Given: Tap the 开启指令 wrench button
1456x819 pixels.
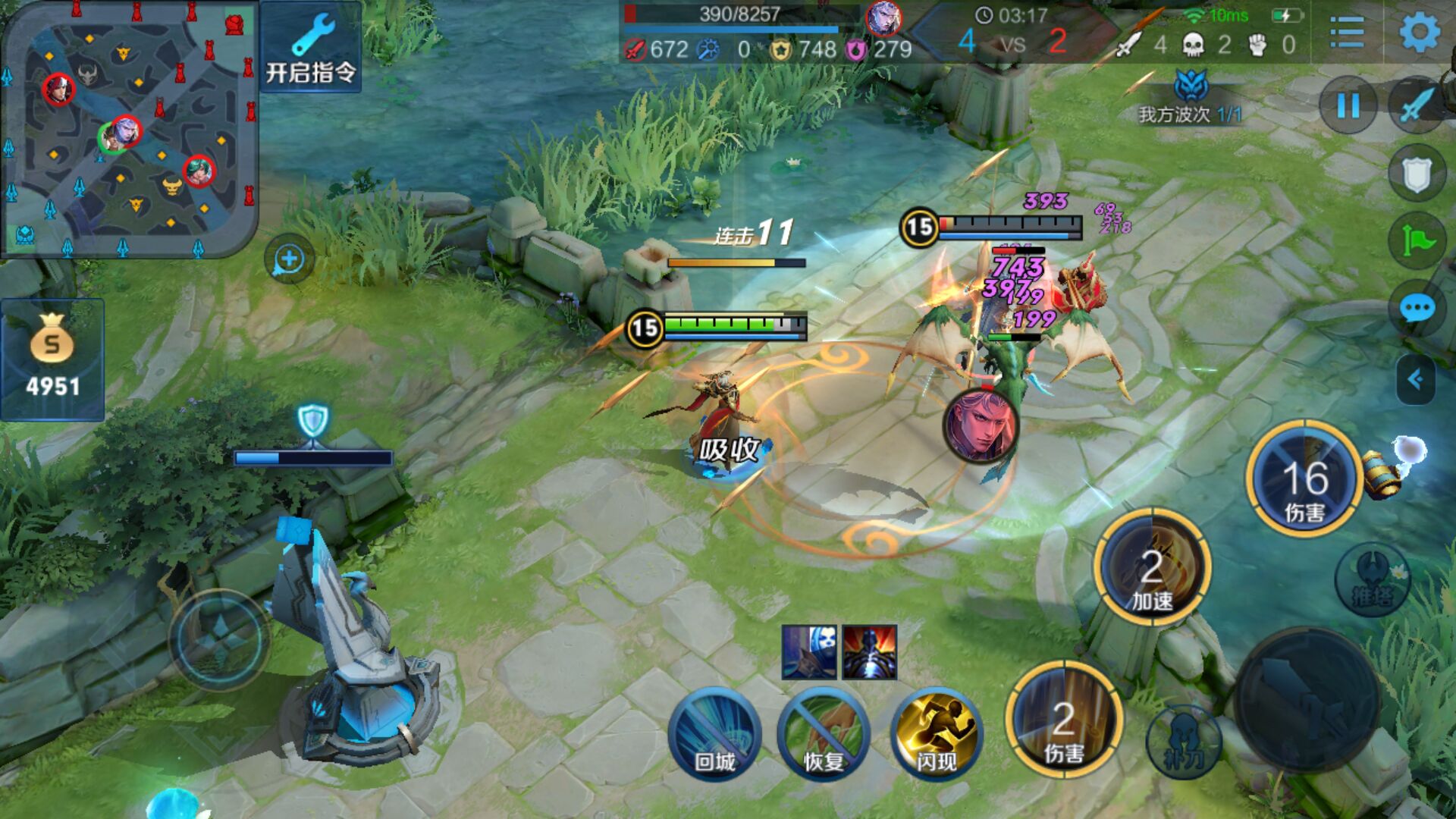Looking at the screenshot, I should (311, 48).
